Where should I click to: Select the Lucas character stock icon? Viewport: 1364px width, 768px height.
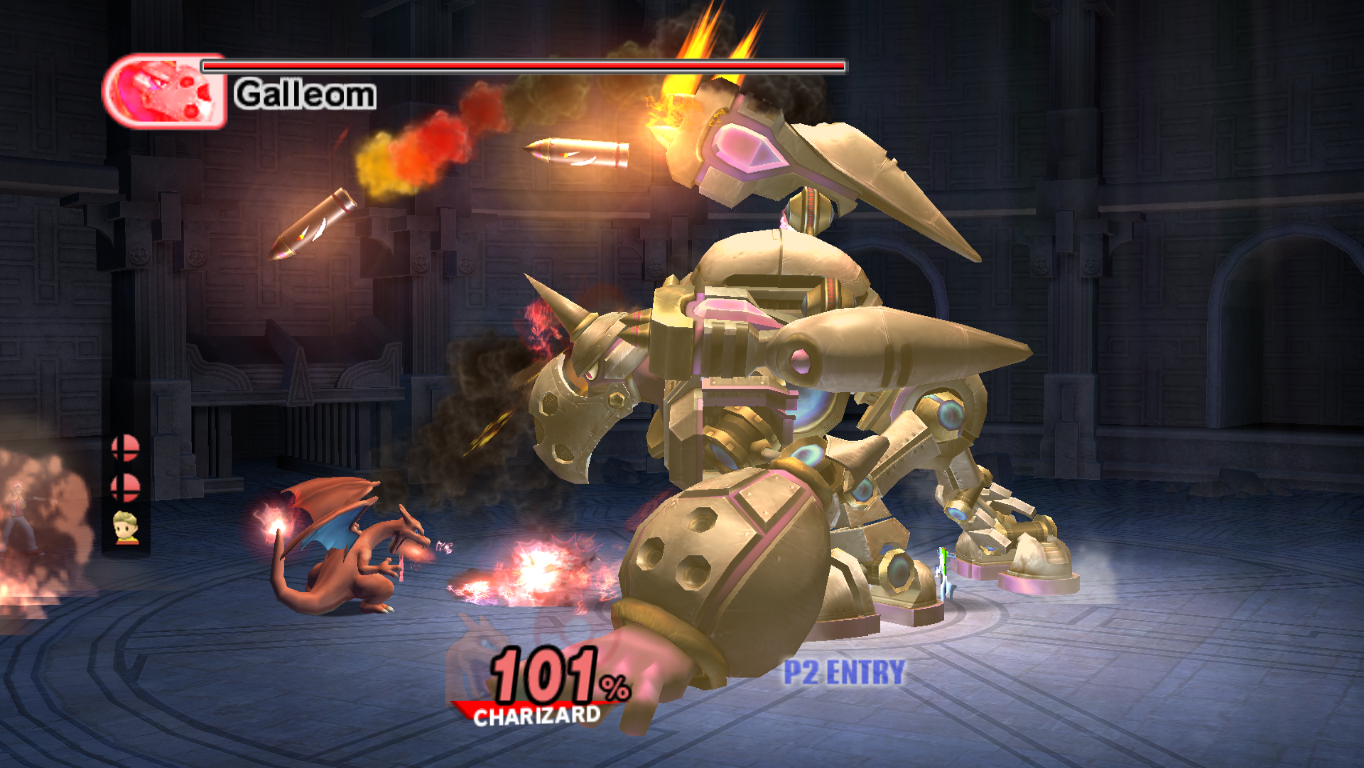tap(126, 528)
